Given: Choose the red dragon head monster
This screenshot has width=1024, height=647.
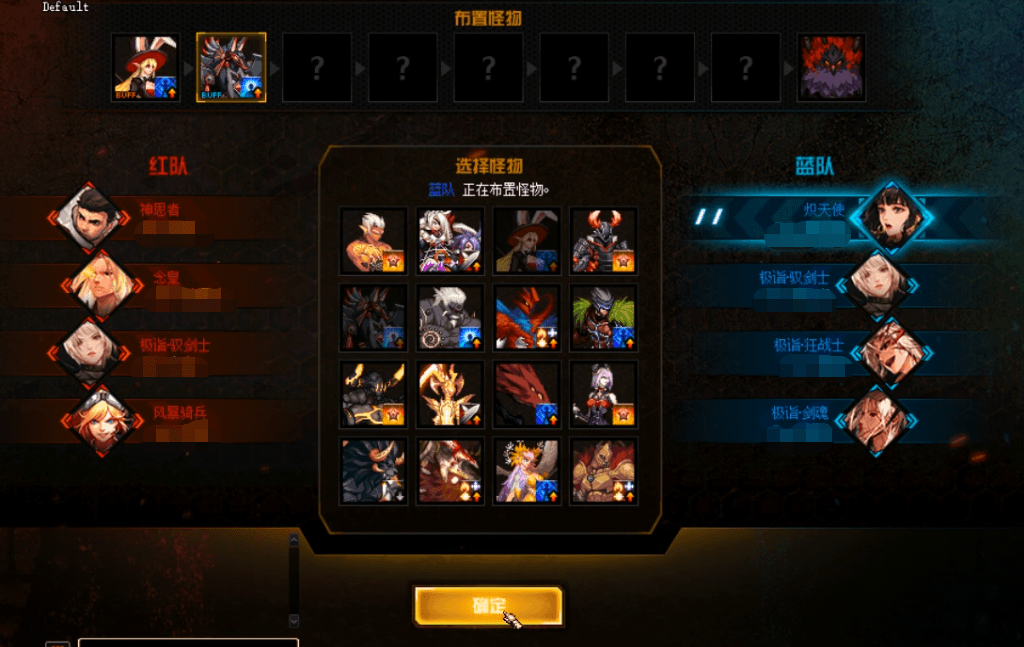Looking at the screenshot, I should pos(527,394).
